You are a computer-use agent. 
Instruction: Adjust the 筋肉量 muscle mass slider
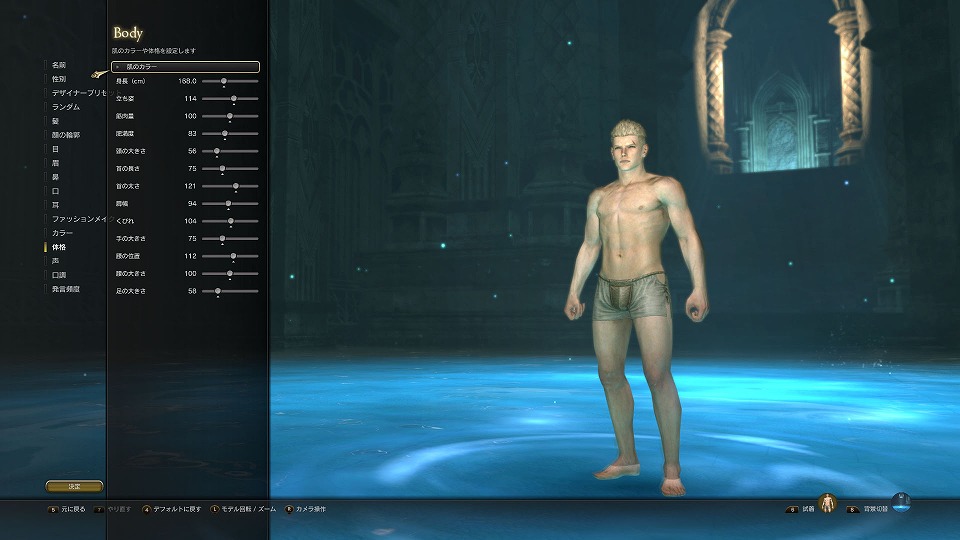tap(230, 116)
